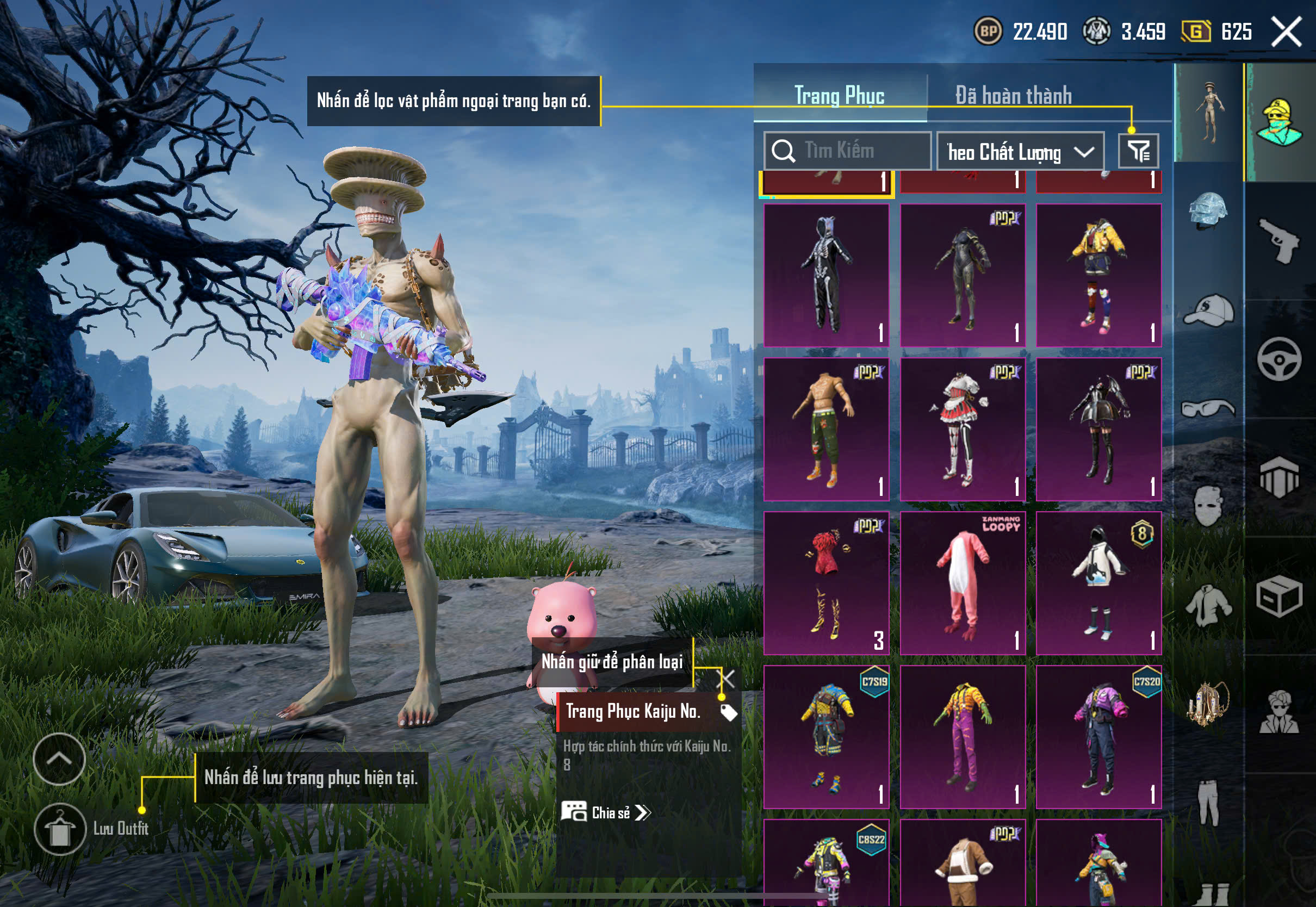The width and height of the screenshot is (1316, 907).
Task: Save current look with Lưu Outfit
Action: pos(60,829)
